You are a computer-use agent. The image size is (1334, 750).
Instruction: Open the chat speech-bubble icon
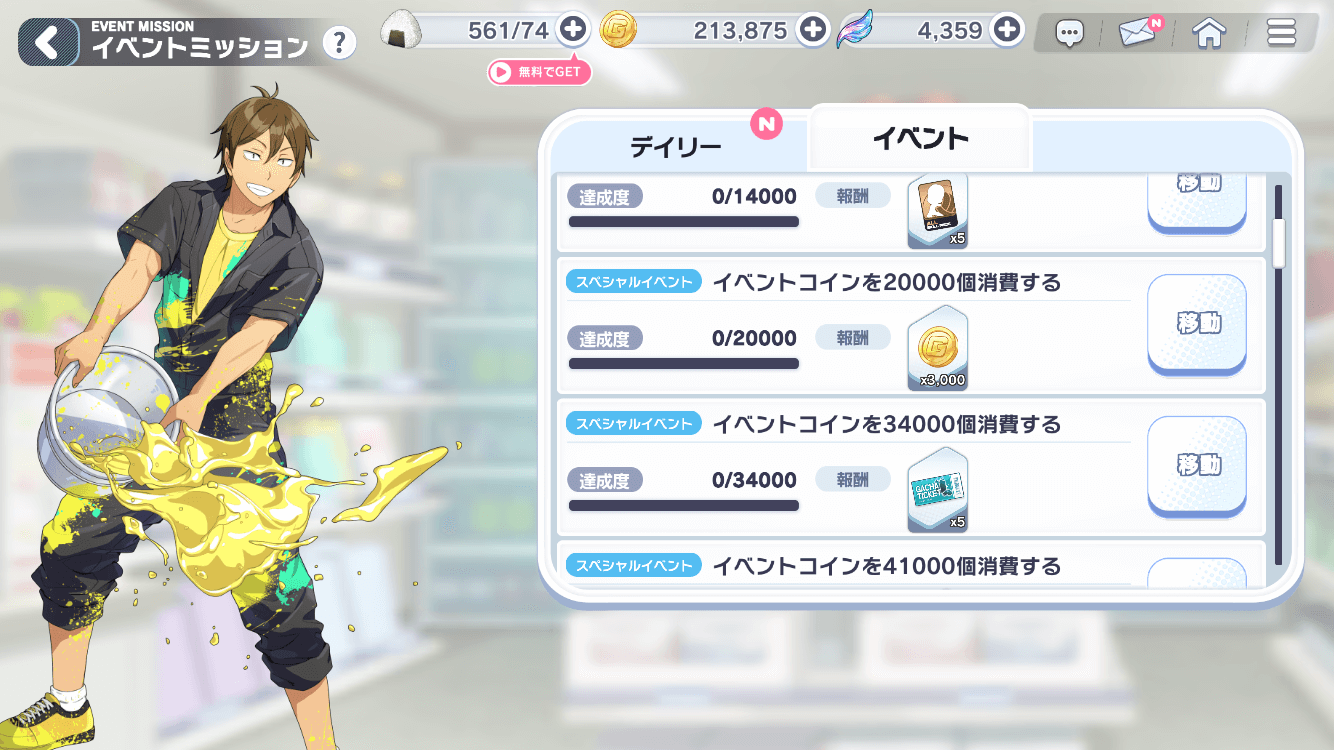point(1069,32)
